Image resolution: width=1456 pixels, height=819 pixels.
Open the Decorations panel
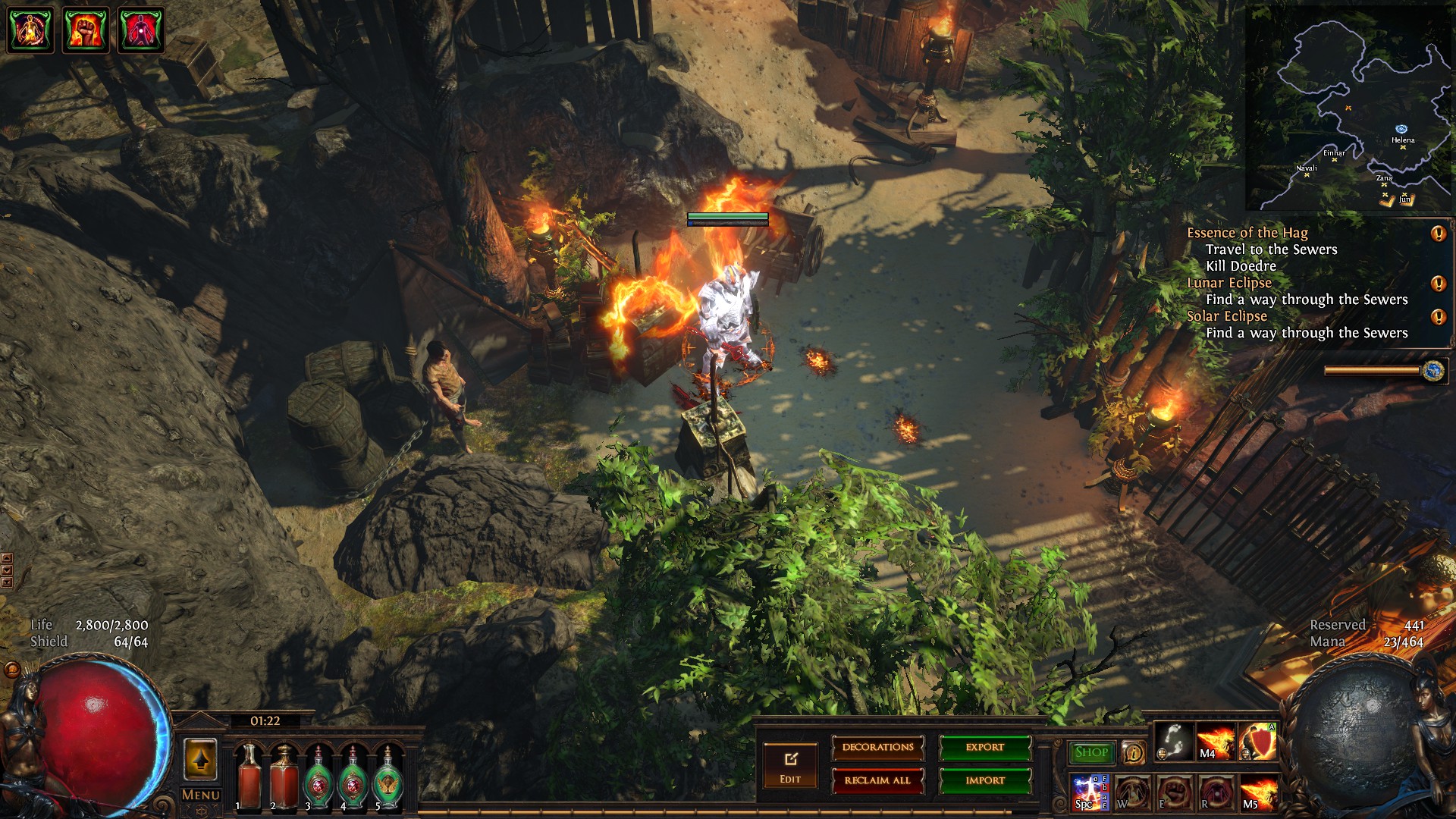click(877, 748)
